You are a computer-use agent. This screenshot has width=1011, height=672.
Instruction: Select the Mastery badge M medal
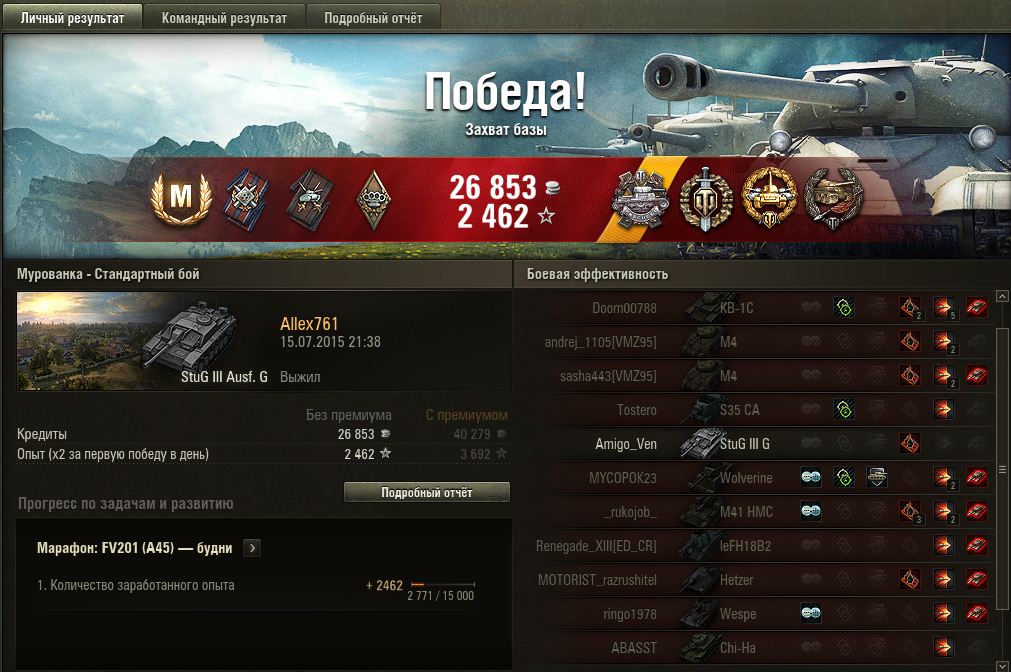pos(180,198)
